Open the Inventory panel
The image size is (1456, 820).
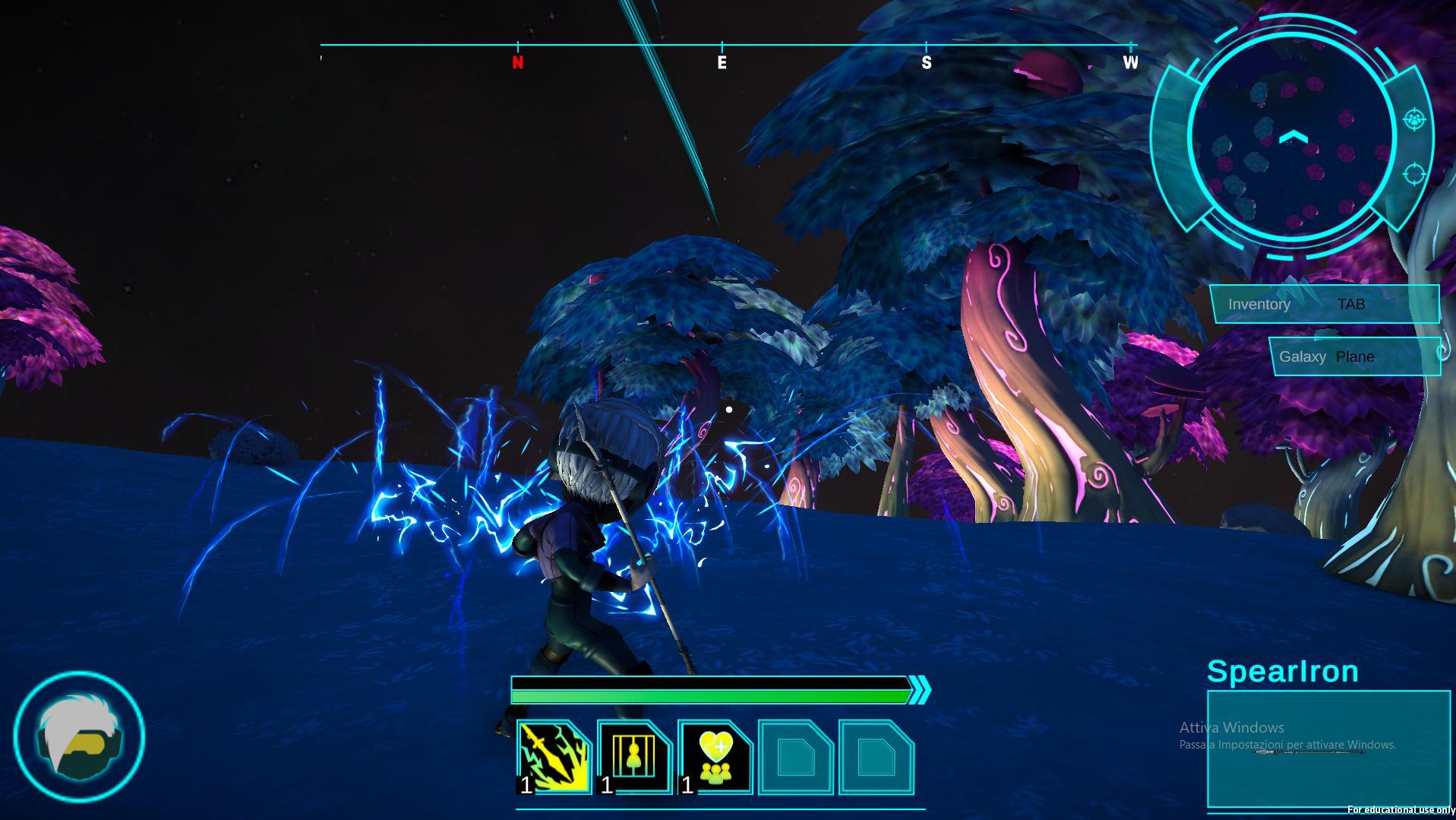[x=1327, y=303]
